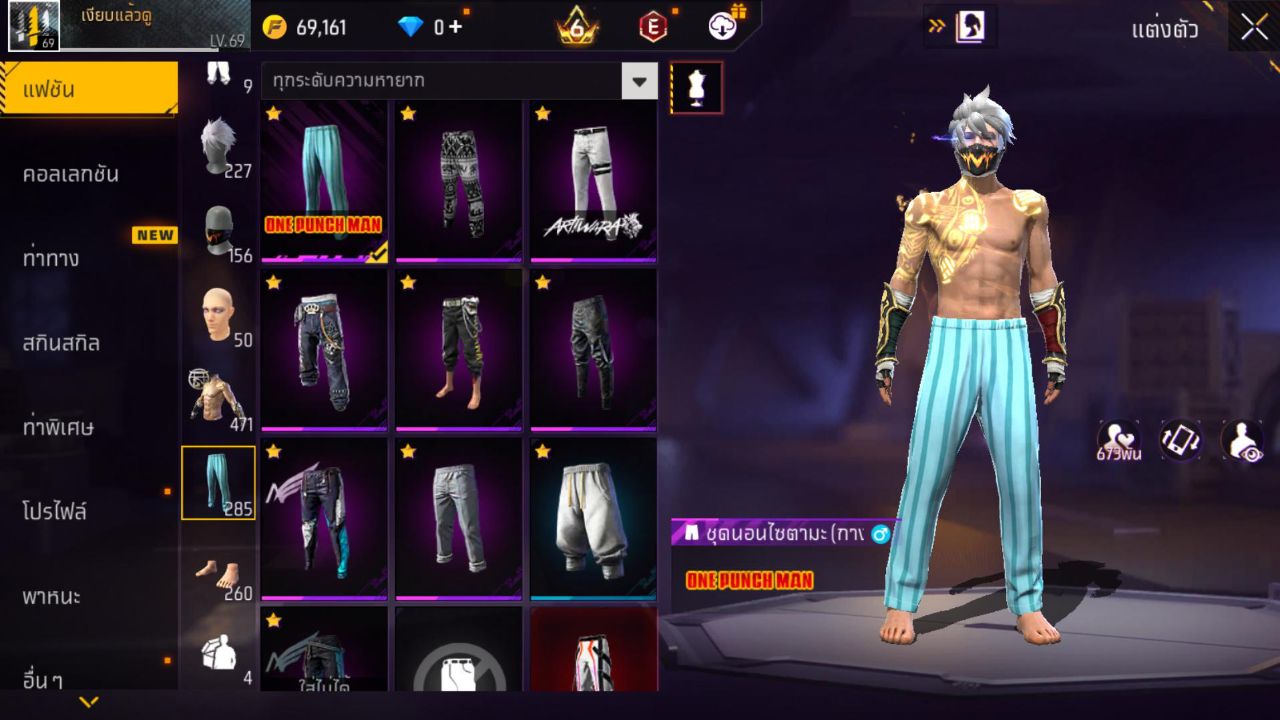The height and width of the screenshot is (720, 1280).
Task: Open the แฟชัน (Fashion) category
Action: click(88, 90)
